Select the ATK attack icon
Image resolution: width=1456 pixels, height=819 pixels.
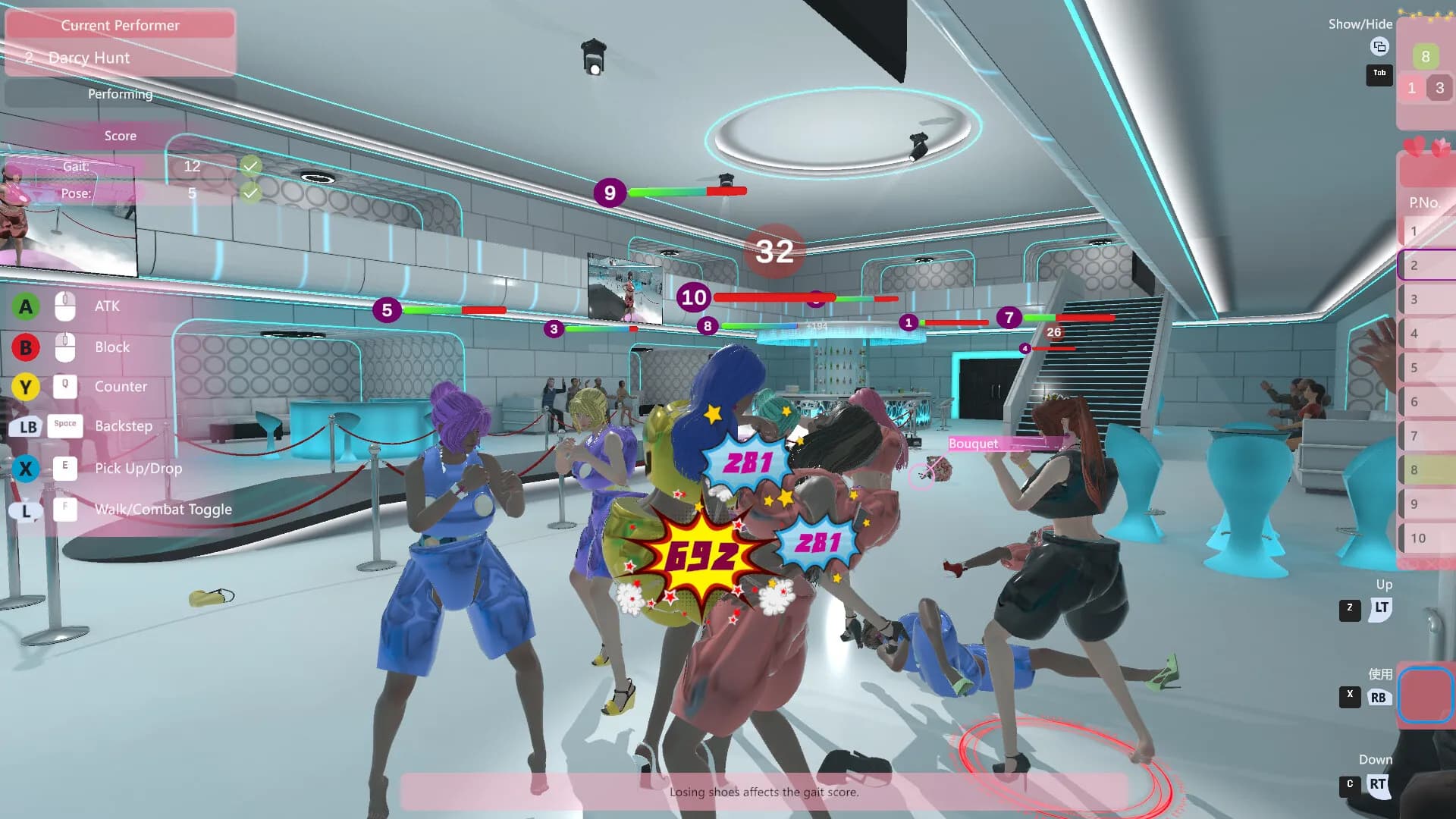pos(25,306)
